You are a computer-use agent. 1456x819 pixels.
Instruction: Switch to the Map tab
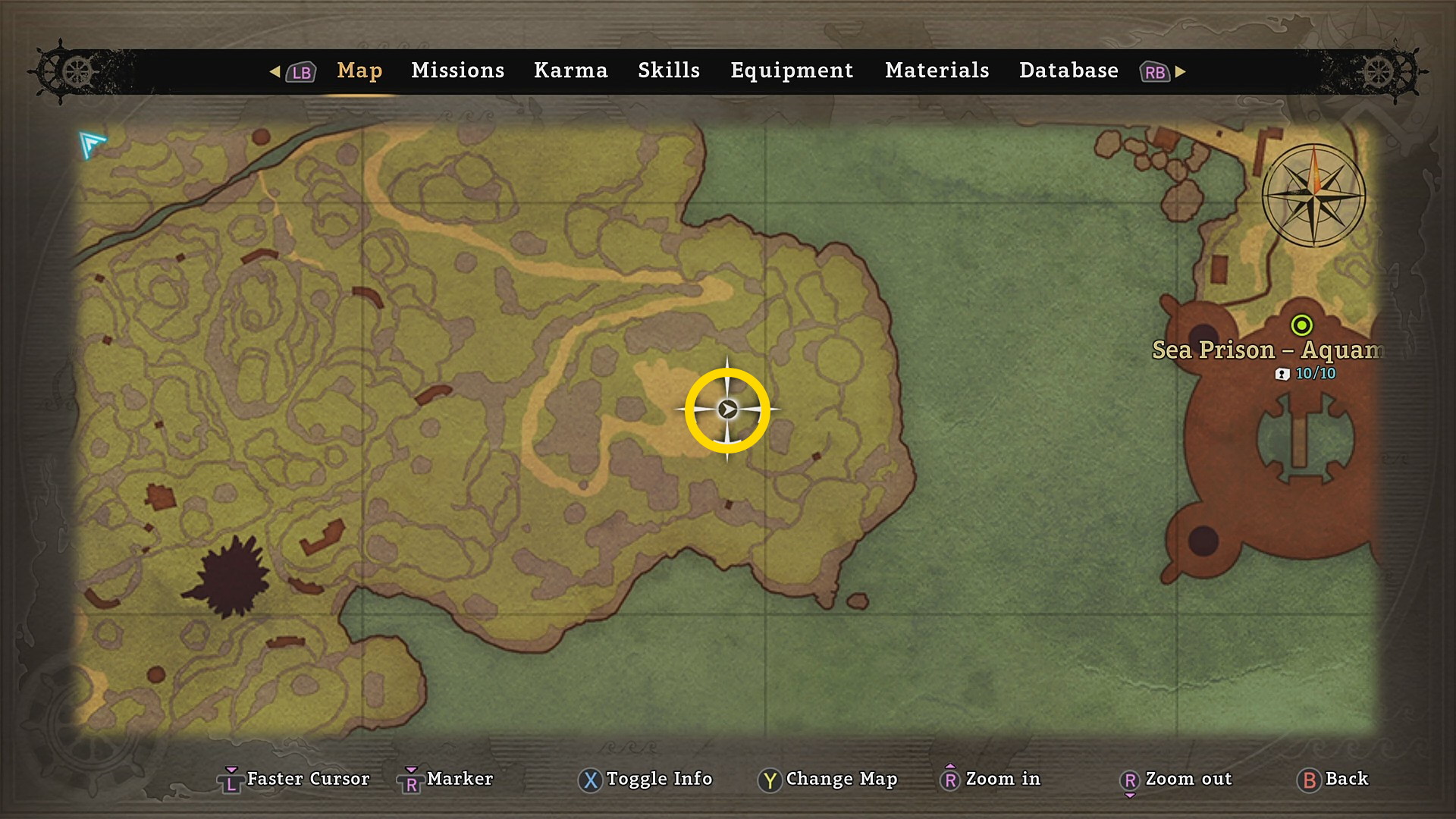point(359,71)
